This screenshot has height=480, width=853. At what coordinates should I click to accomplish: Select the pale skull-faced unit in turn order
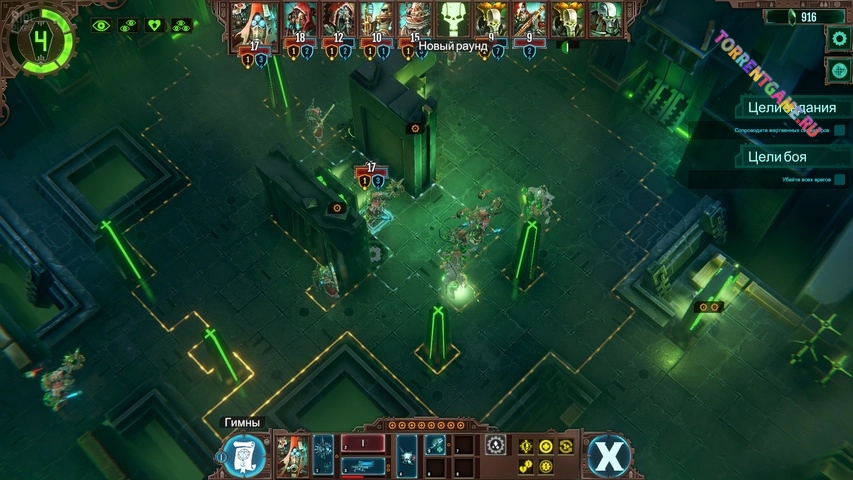(x=603, y=19)
